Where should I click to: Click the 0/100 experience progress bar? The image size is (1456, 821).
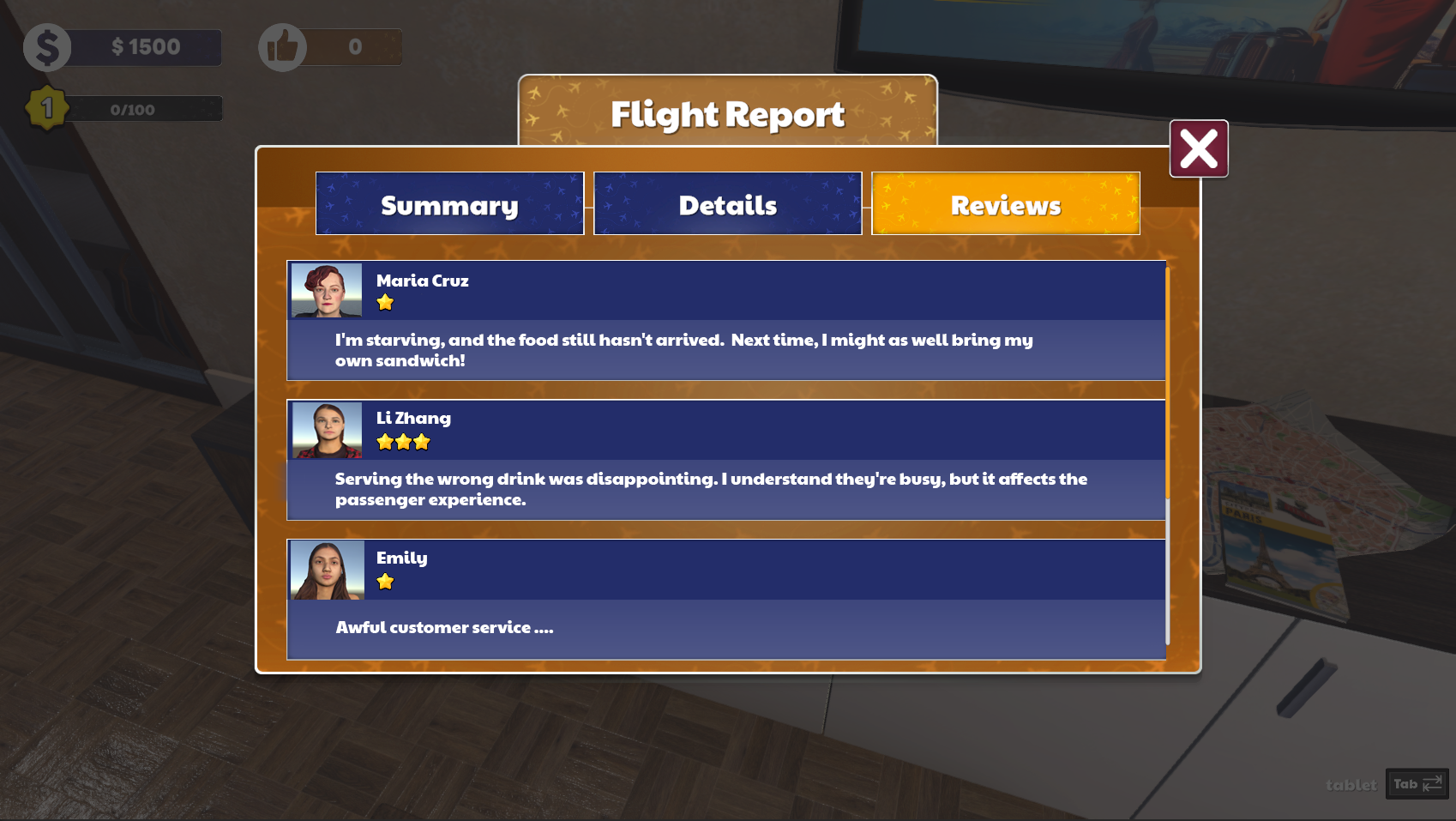click(x=129, y=108)
